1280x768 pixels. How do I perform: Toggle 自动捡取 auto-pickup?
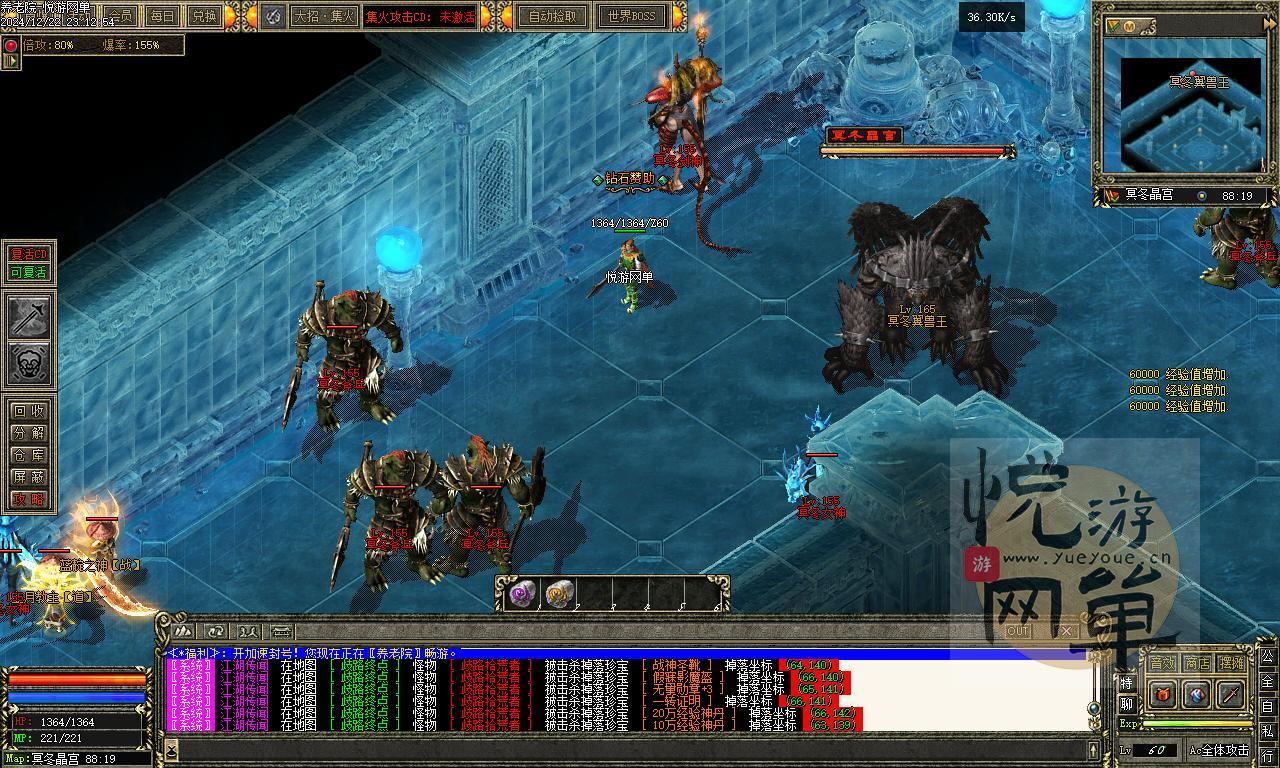[x=553, y=16]
